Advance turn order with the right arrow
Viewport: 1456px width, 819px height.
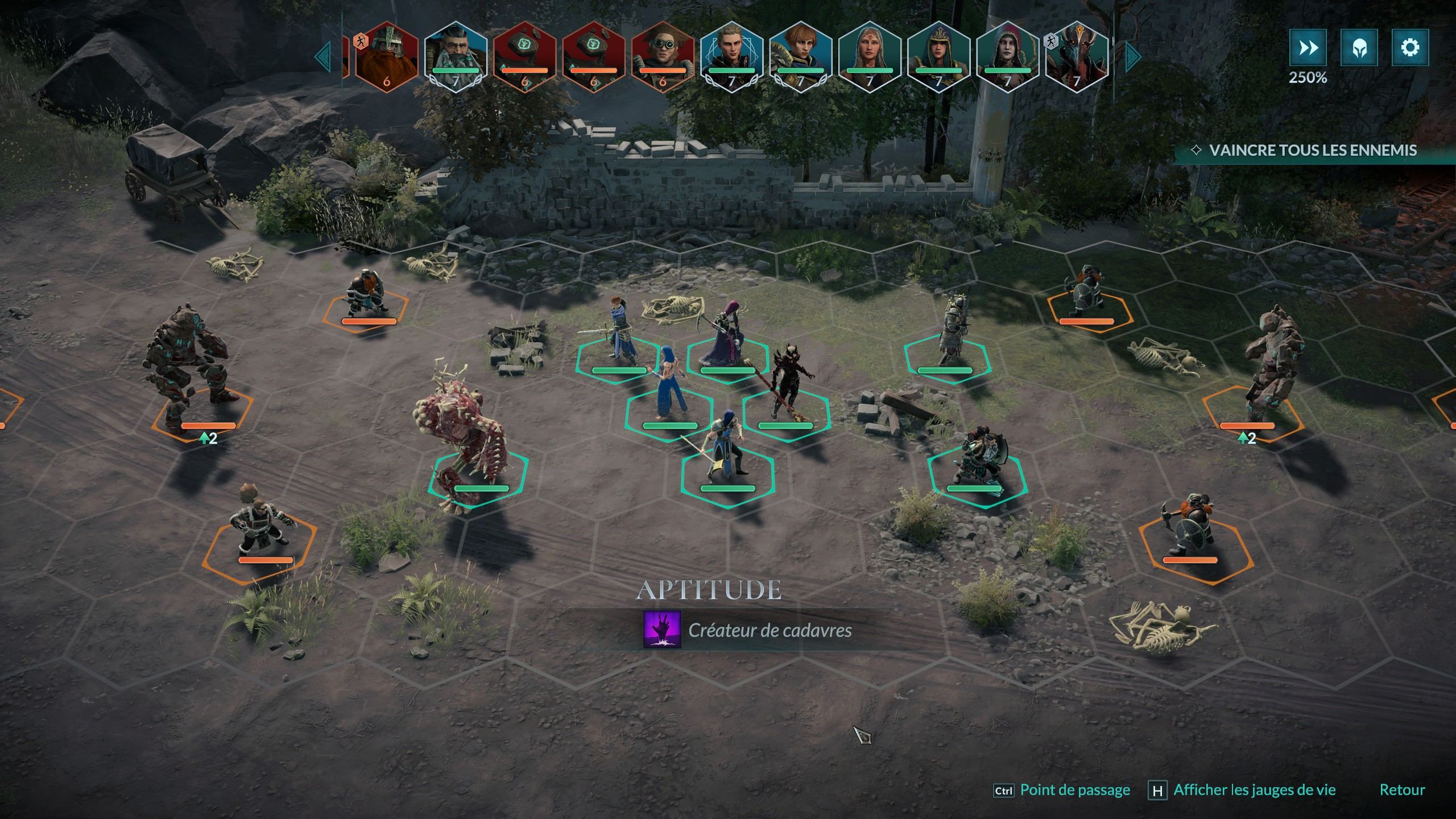coord(1132,56)
